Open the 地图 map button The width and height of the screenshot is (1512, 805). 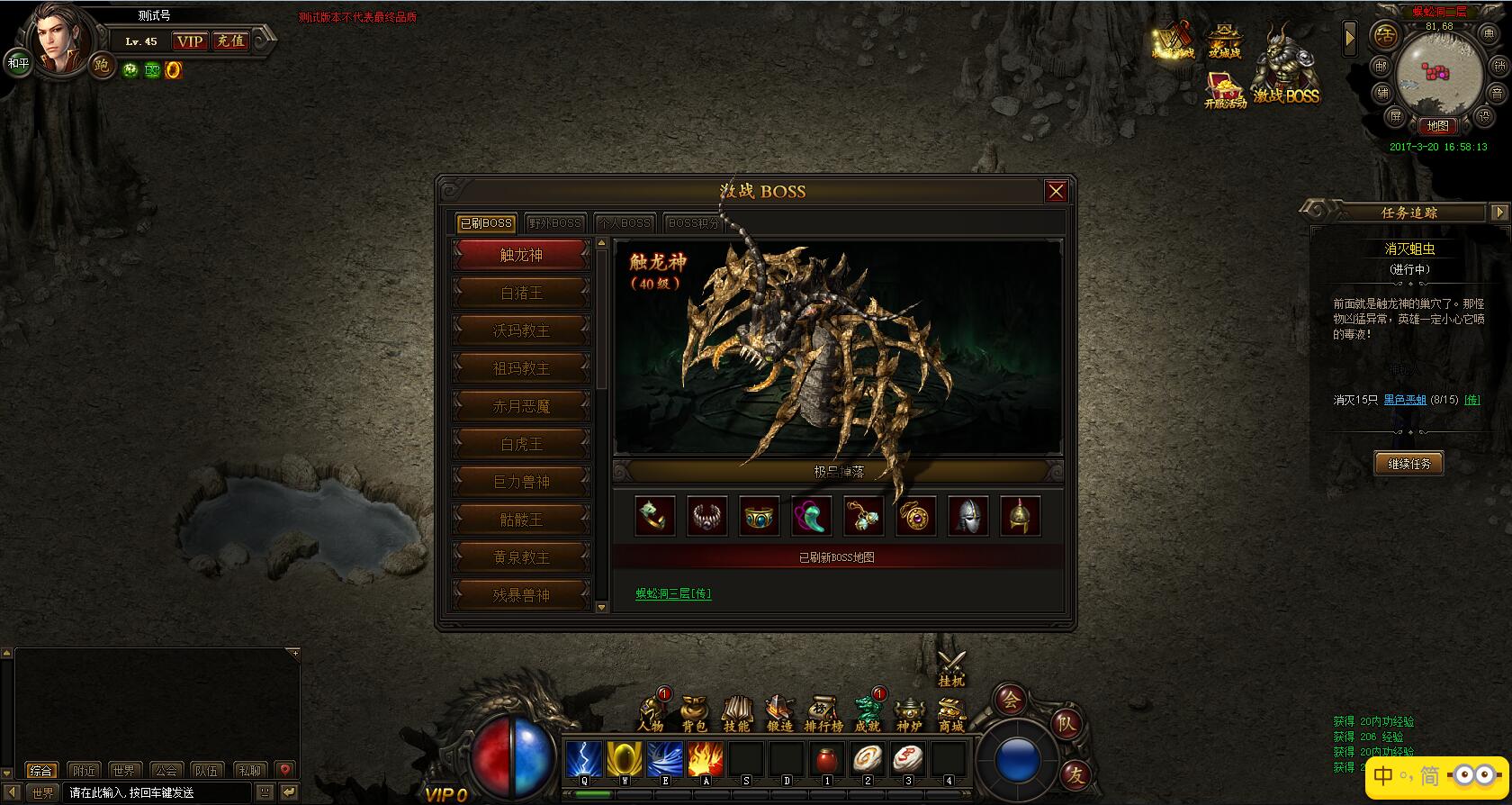1438,126
